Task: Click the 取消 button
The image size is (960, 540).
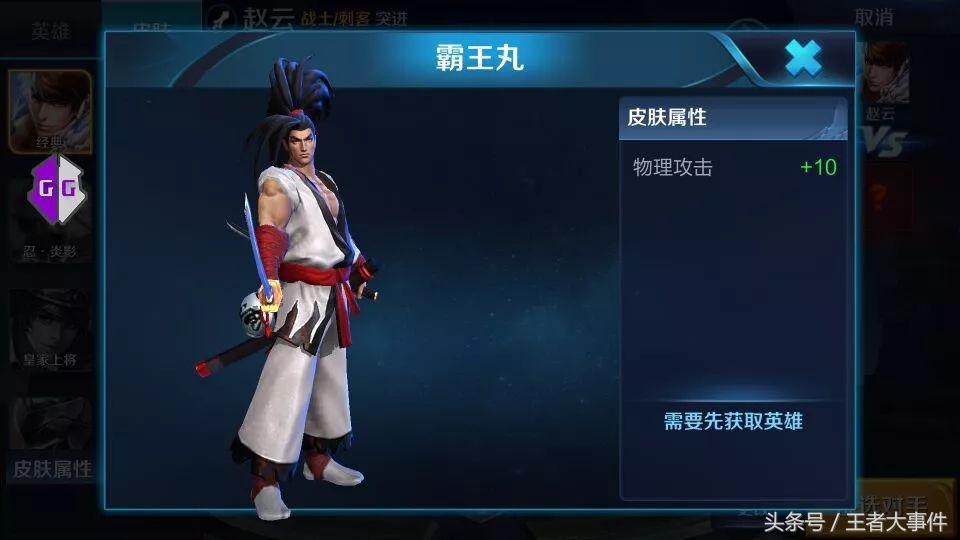Action: [x=873, y=17]
